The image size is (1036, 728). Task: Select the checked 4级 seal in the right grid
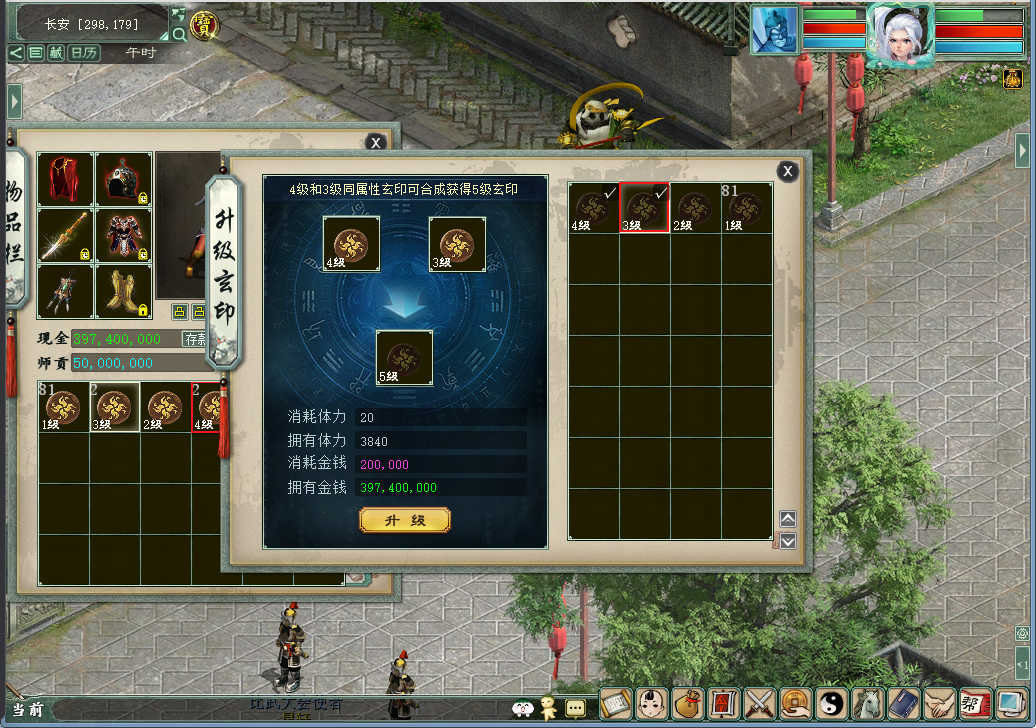tap(594, 208)
